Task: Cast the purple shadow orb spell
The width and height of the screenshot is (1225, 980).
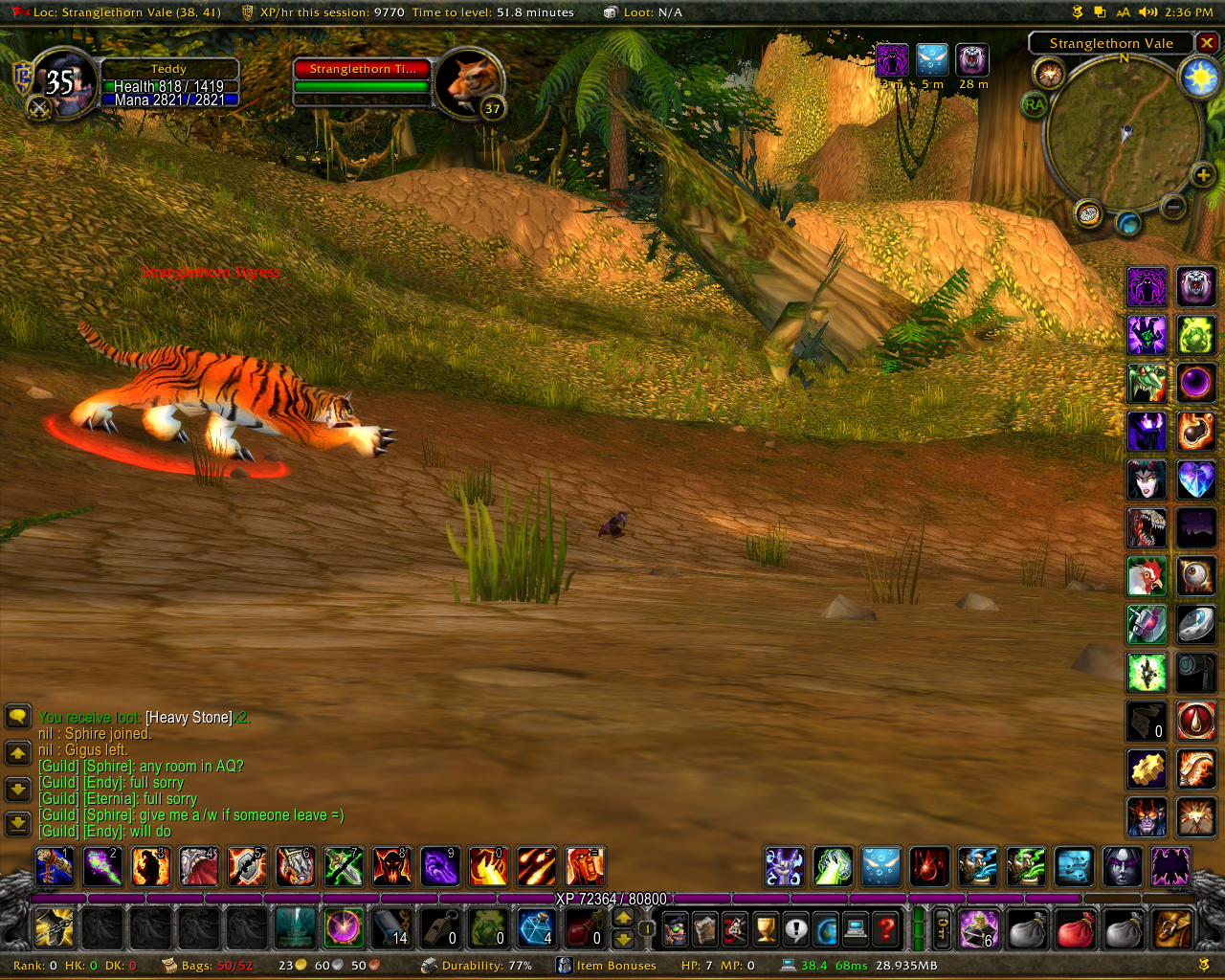Action: tap(1195, 383)
